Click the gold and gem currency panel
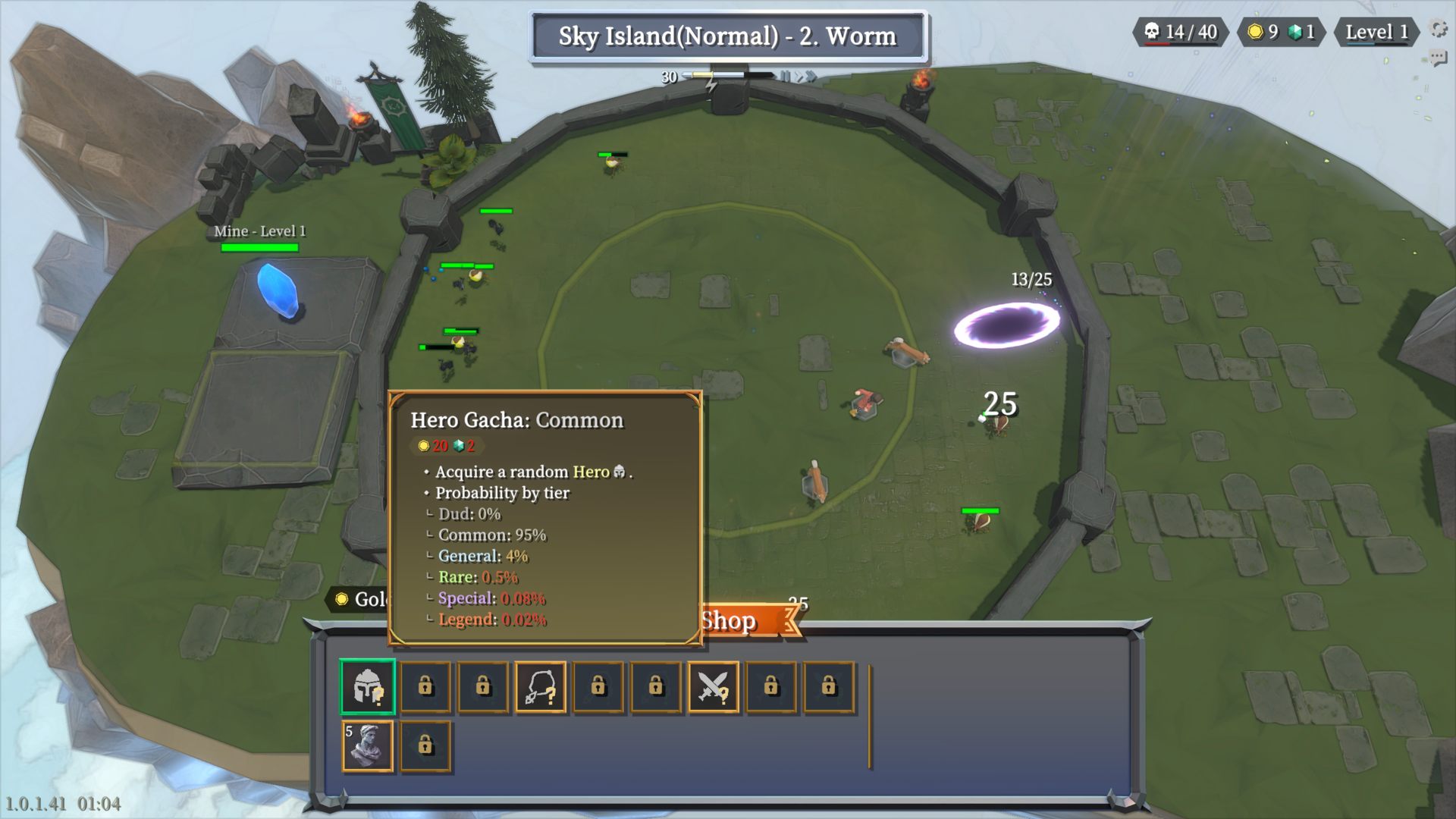Screen dimensions: 1456x819 coord(1281,32)
